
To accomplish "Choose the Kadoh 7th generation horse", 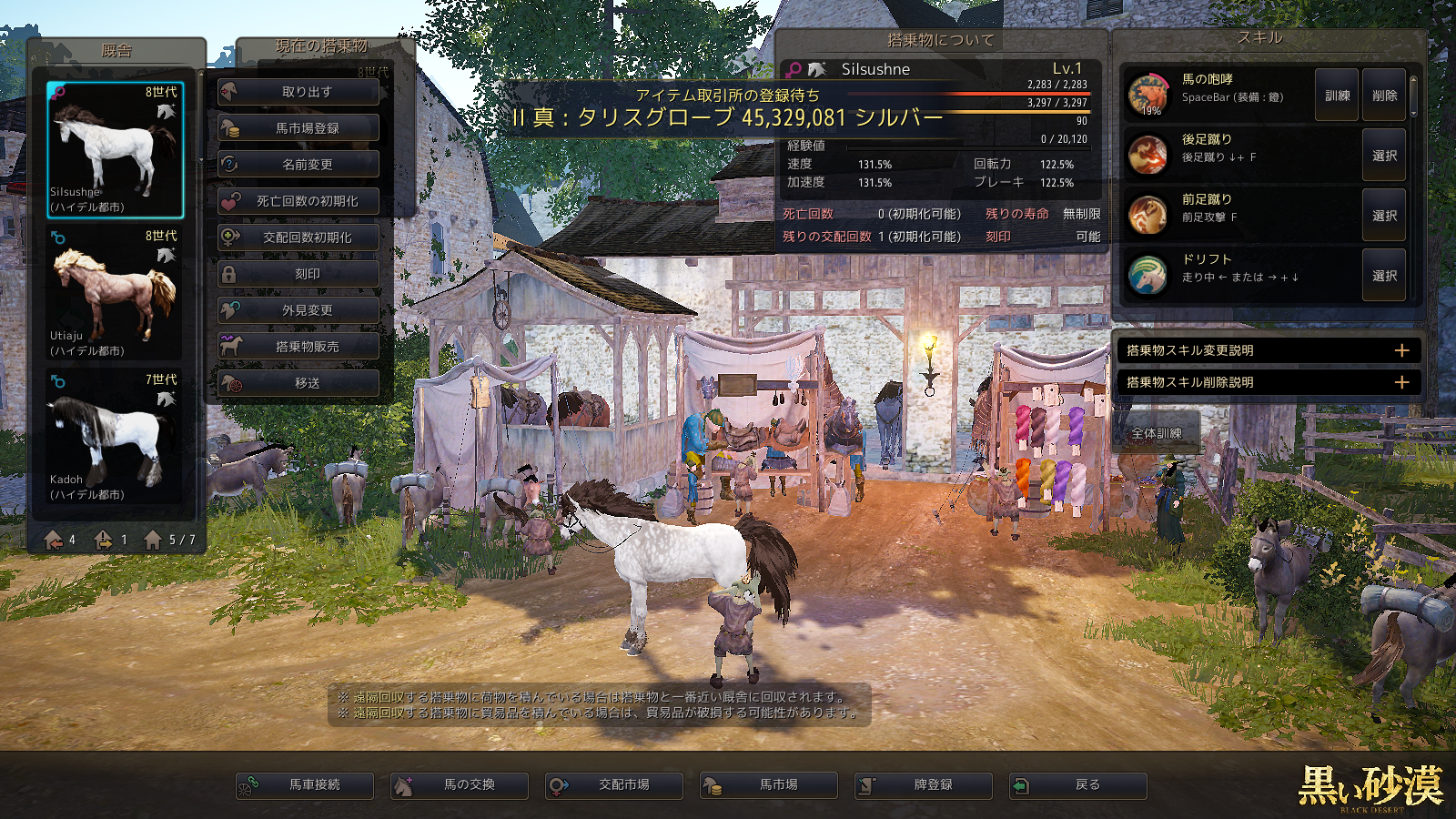I will point(116,437).
